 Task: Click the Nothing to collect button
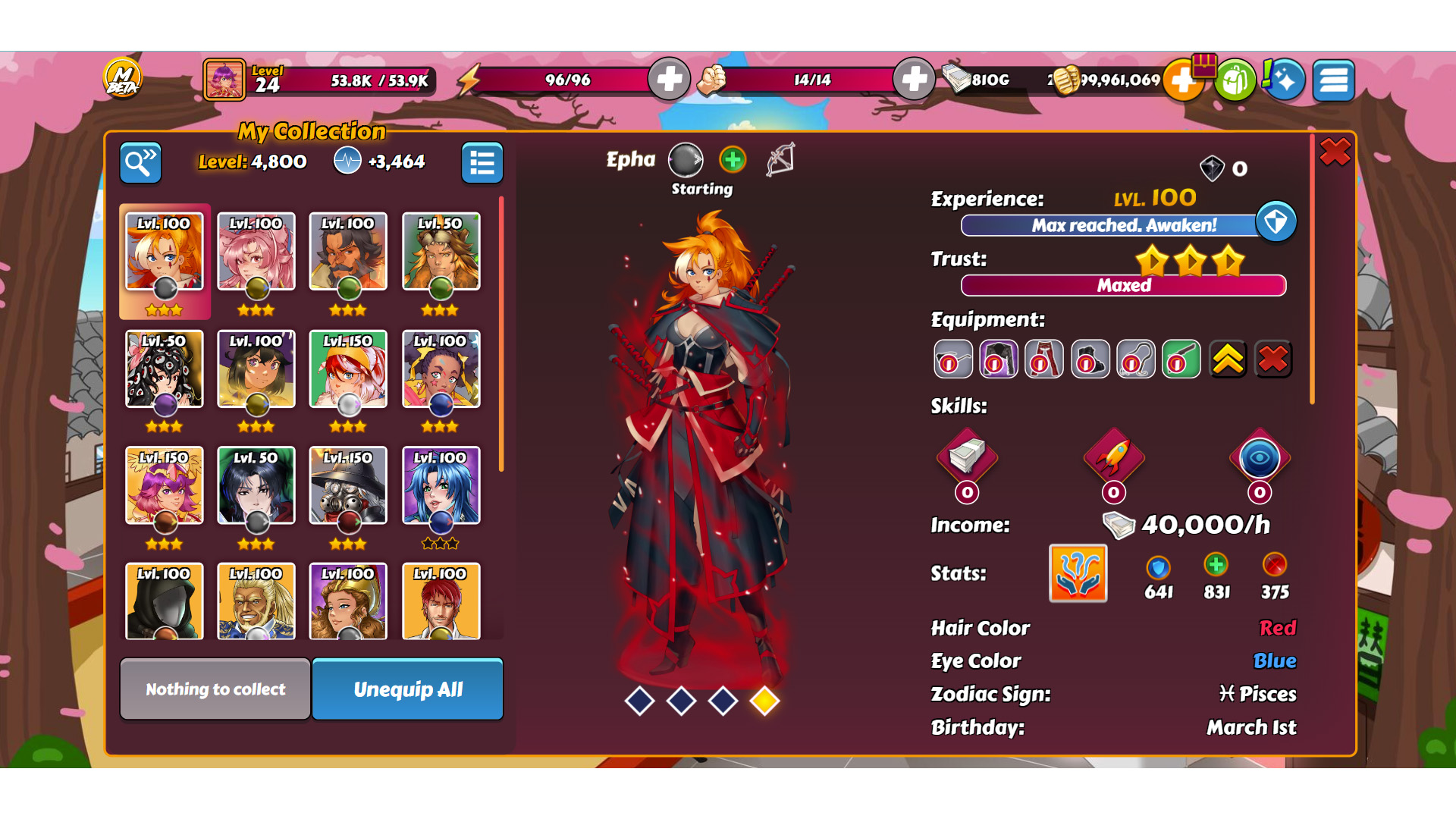coord(215,689)
